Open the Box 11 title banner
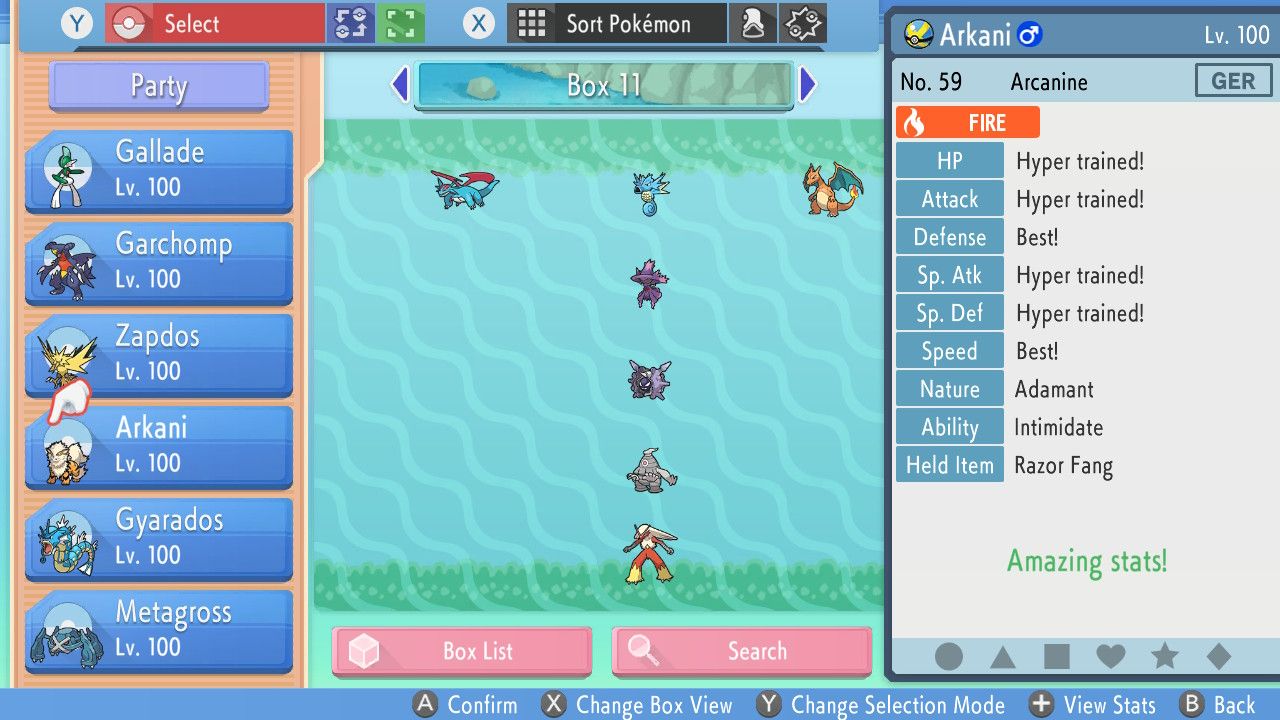 [604, 85]
